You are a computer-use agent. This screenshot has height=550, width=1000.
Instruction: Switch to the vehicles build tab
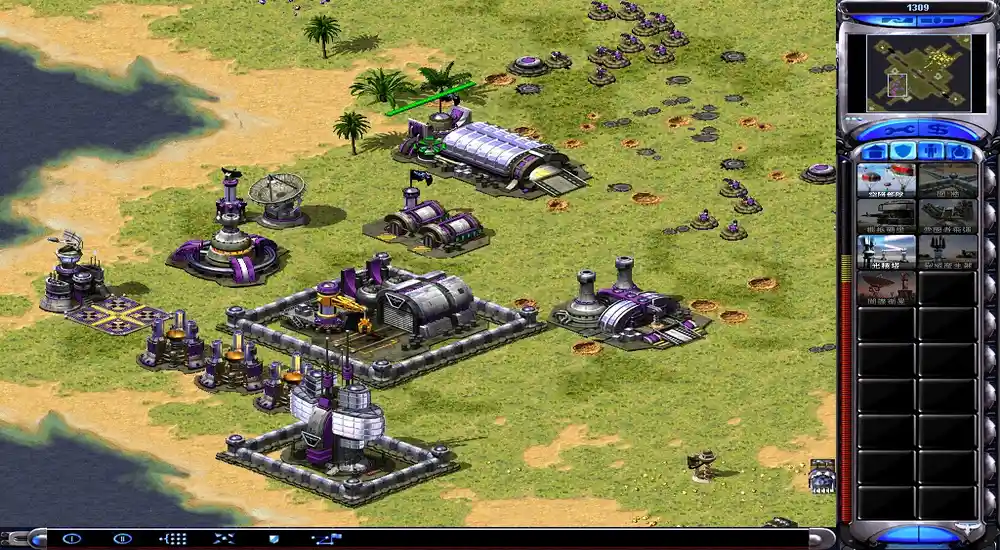[959, 152]
